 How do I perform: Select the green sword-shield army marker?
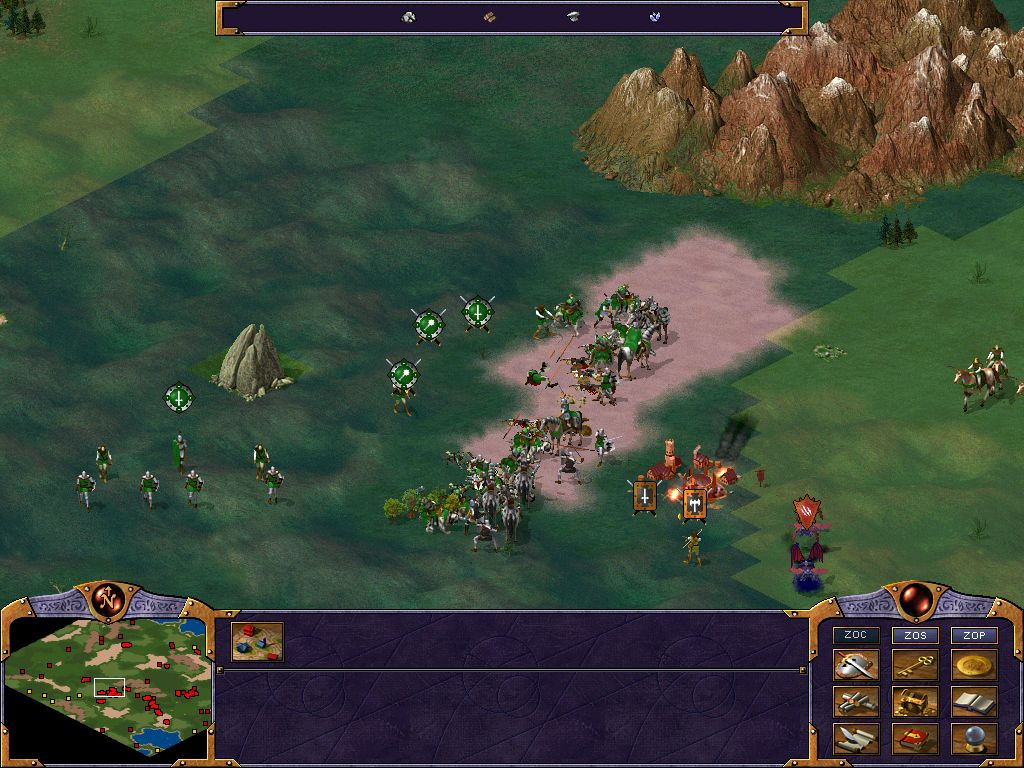[478, 313]
